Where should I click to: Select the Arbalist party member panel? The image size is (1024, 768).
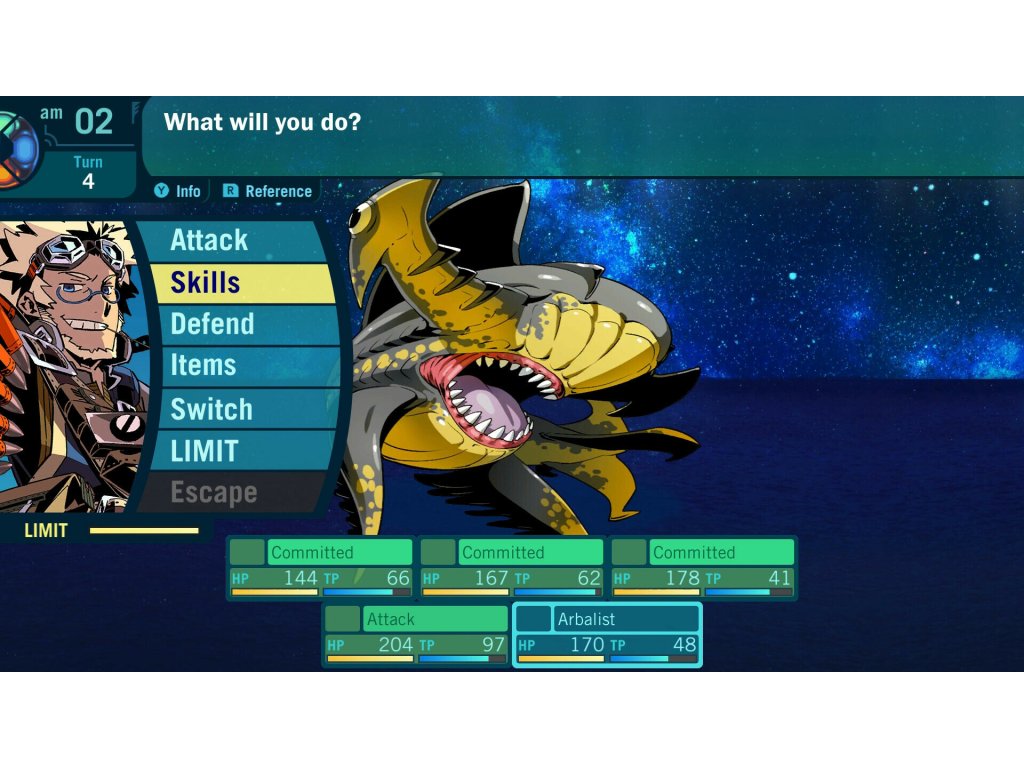pos(607,634)
